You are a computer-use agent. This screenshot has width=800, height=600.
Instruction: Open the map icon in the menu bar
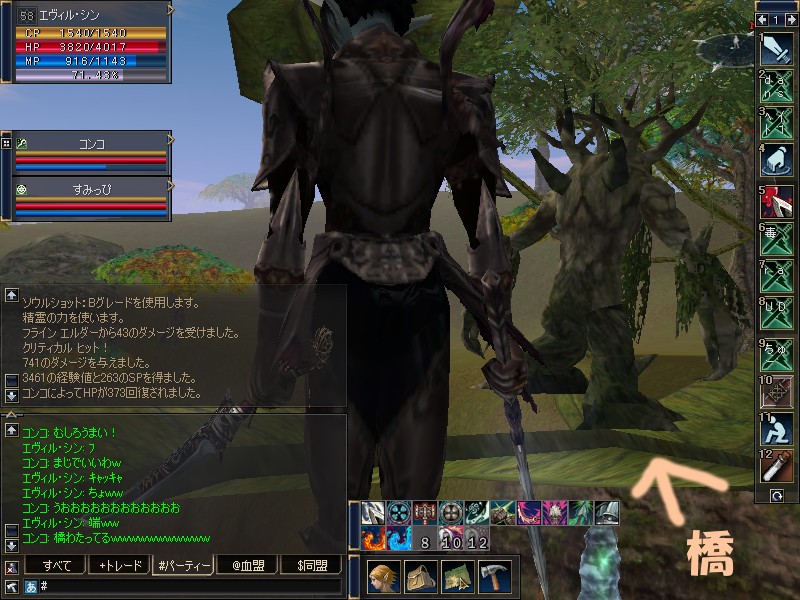click(x=457, y=577)
